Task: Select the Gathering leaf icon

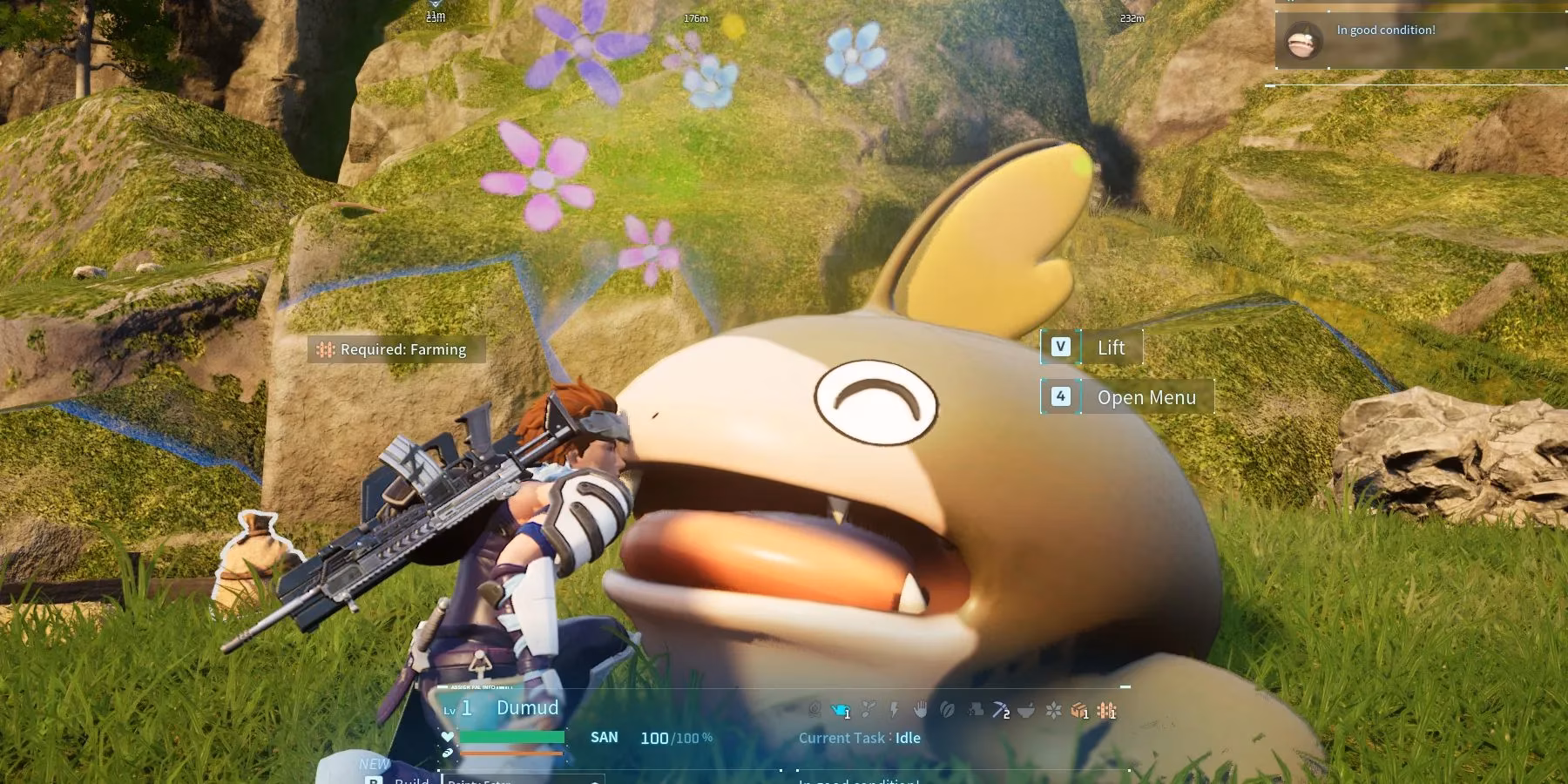Action: [947, 711]
